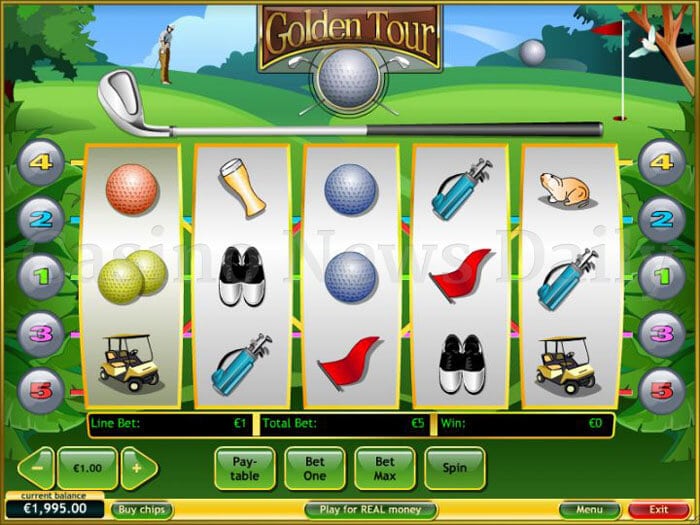
Task: Open the Menu
Action: pyautogui.click(x=589, y=510)
